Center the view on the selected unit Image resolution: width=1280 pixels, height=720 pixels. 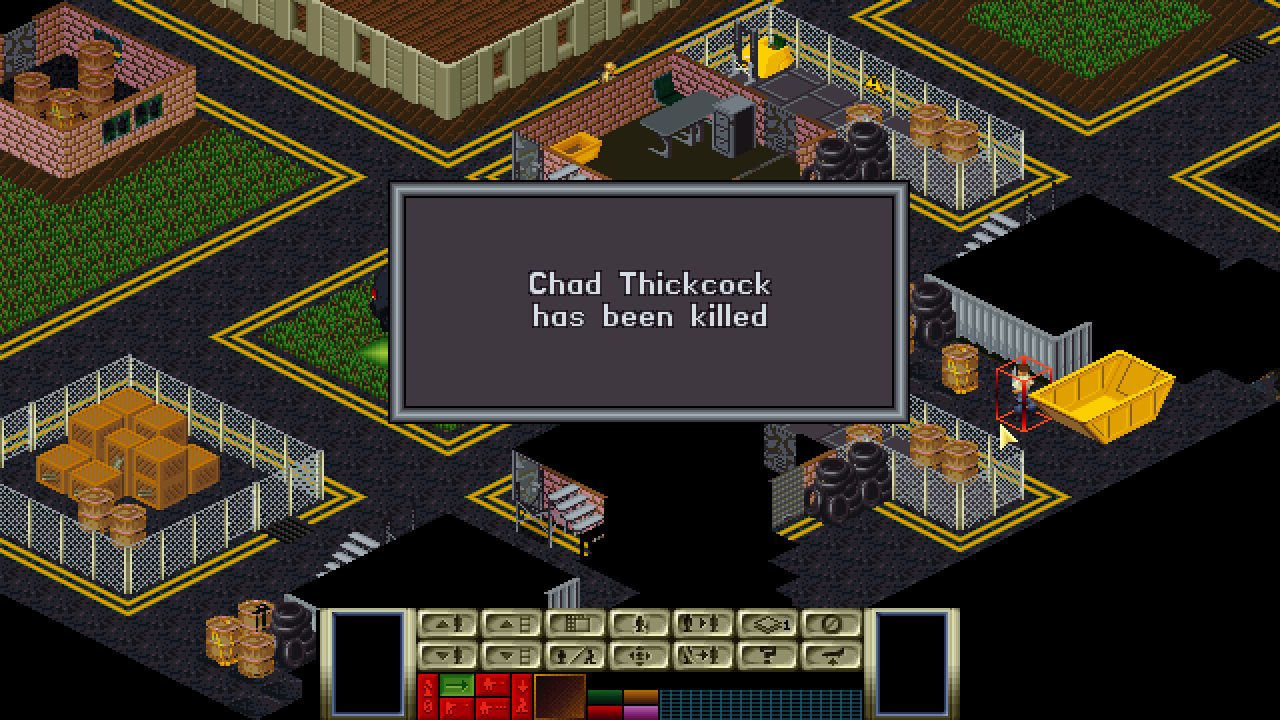(638, 656)
